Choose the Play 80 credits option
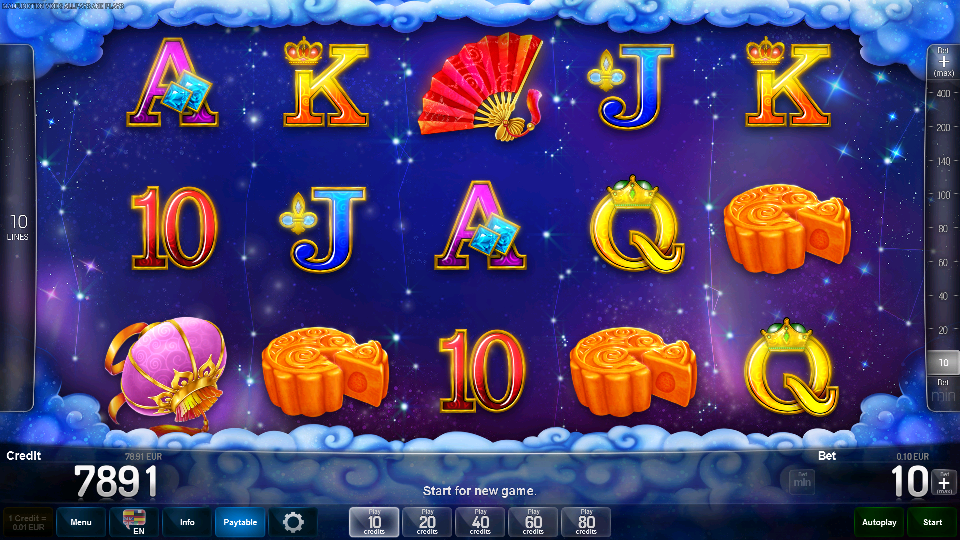Image resolution: width=960 pixels, height=540 pixels. tap(586, 522)
